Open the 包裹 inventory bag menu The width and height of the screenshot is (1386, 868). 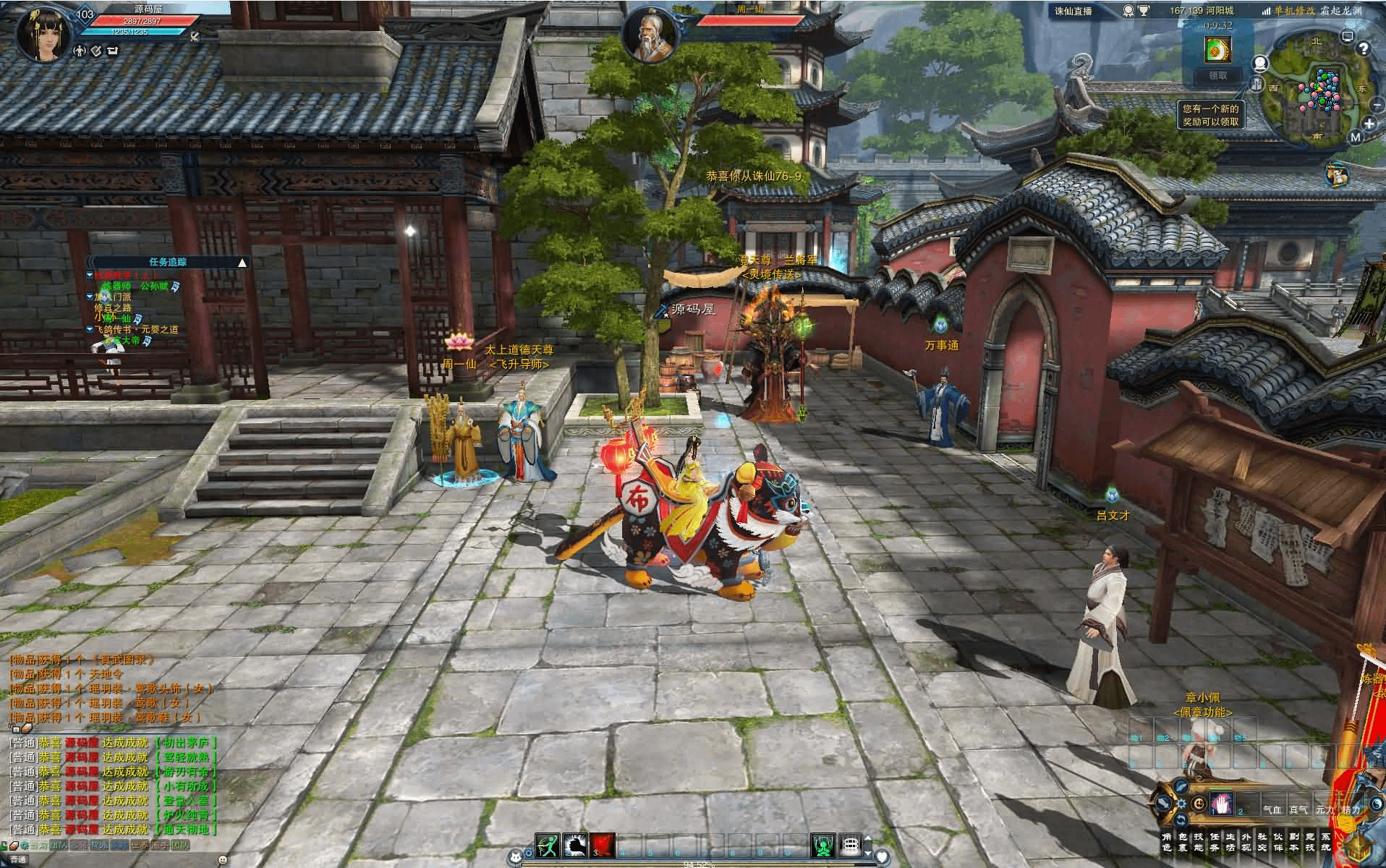pos(1183,842)
